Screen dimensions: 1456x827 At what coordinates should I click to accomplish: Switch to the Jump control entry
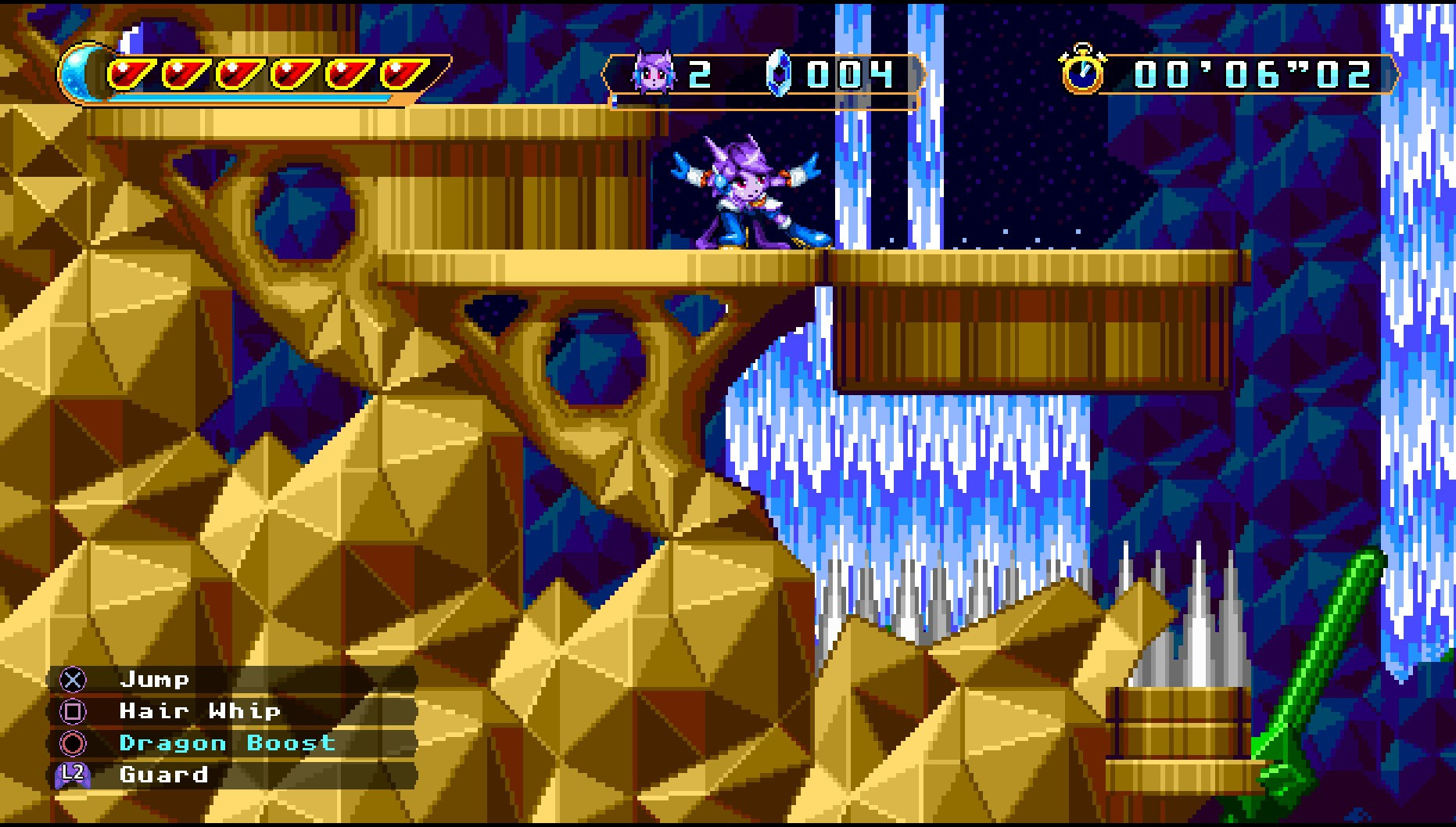tap(154, 680)
